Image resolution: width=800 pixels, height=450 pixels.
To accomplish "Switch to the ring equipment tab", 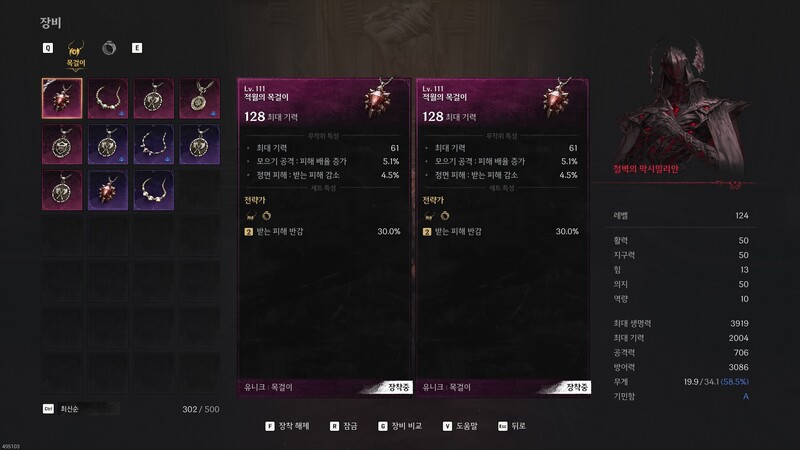I will click(x=108, y=47).
